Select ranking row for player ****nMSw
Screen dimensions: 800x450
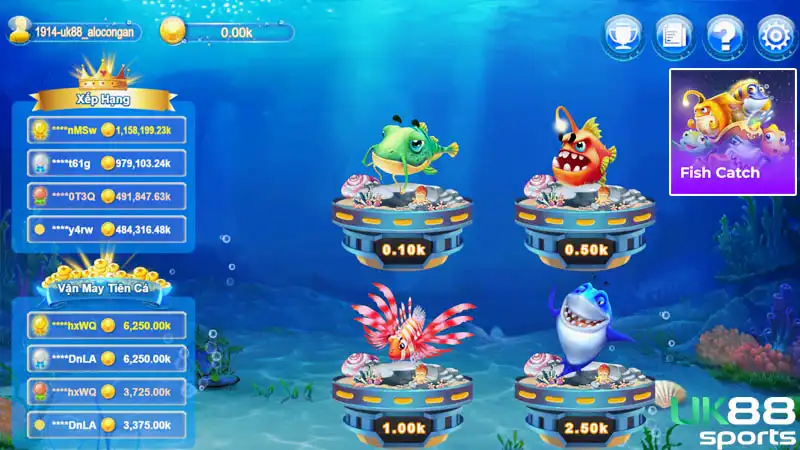tap(108, 130)
